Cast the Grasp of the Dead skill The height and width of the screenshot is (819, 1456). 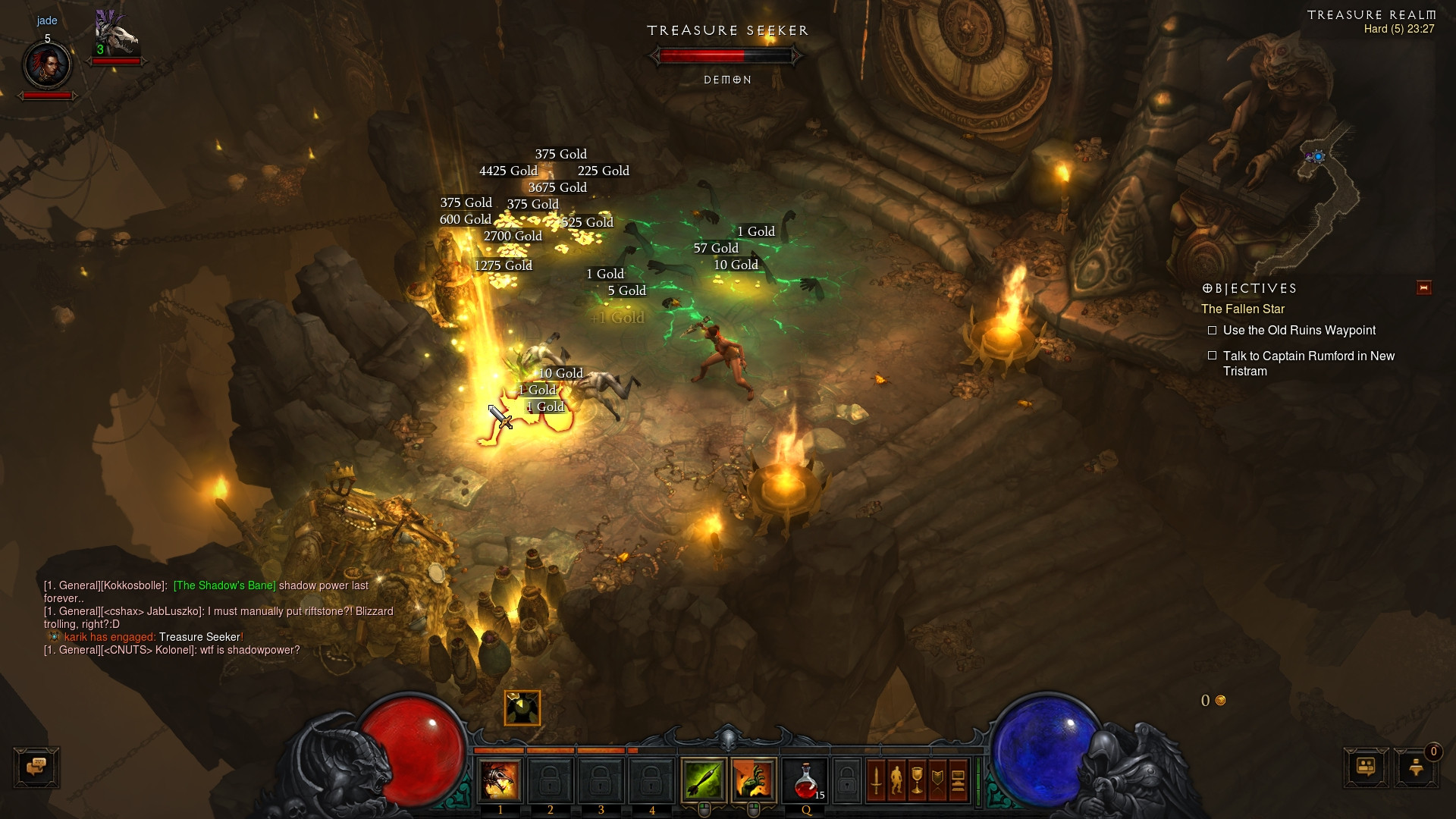[754, 780]
